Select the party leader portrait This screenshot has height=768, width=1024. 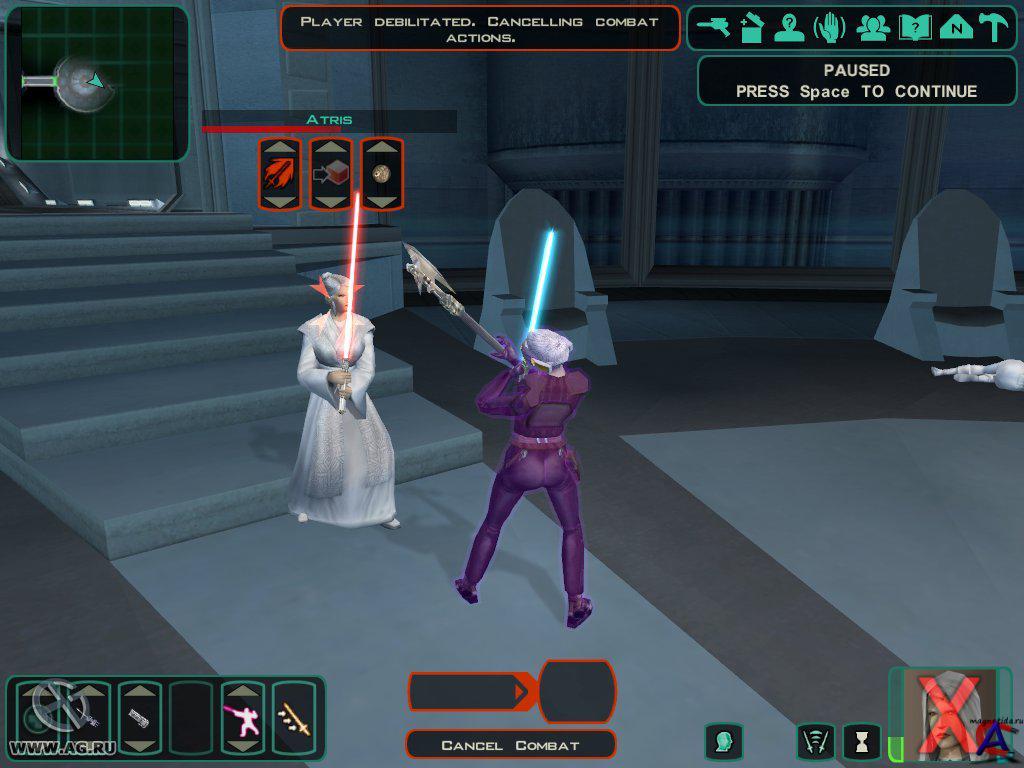949,714
